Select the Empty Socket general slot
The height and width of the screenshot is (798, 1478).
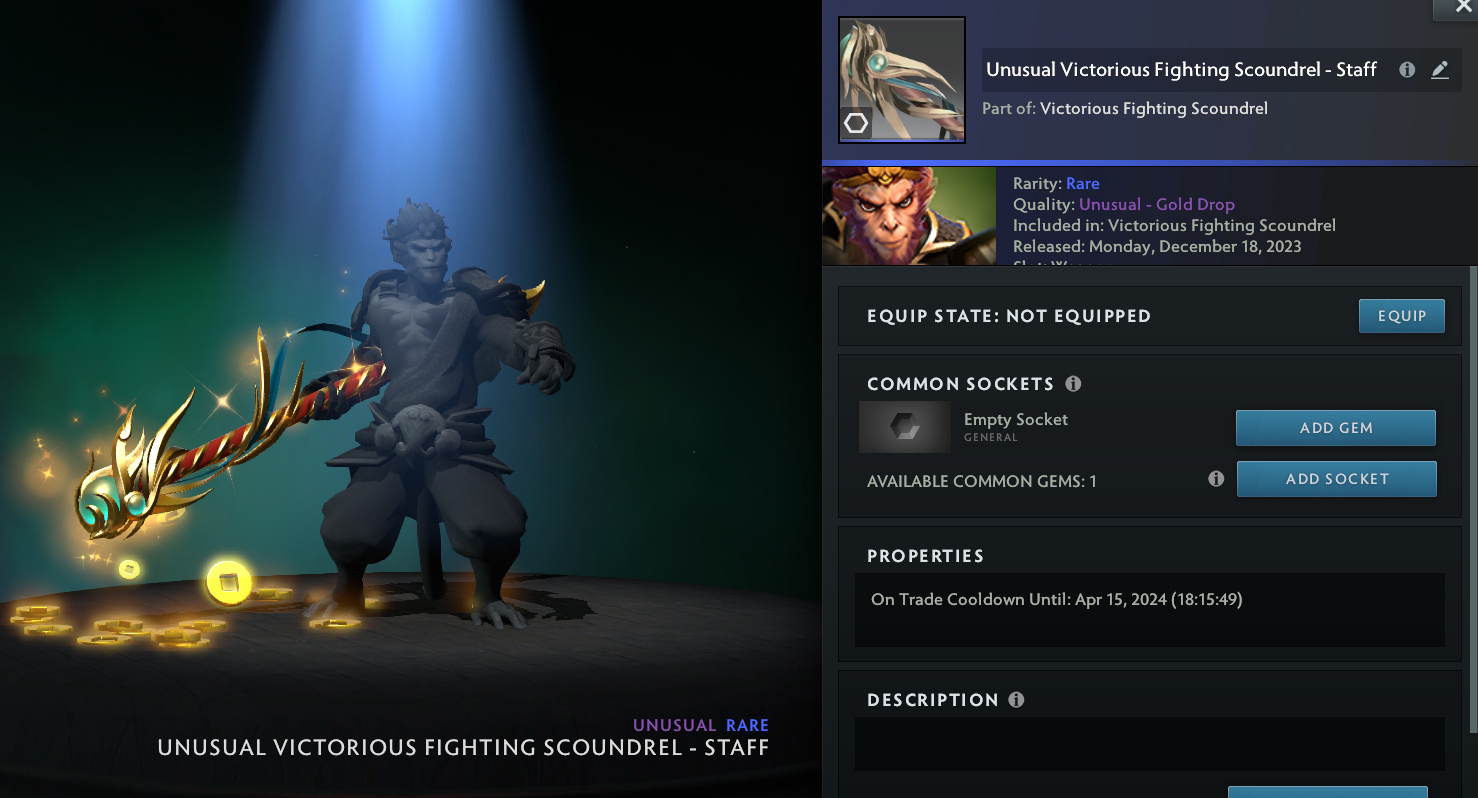coord(905,427)
